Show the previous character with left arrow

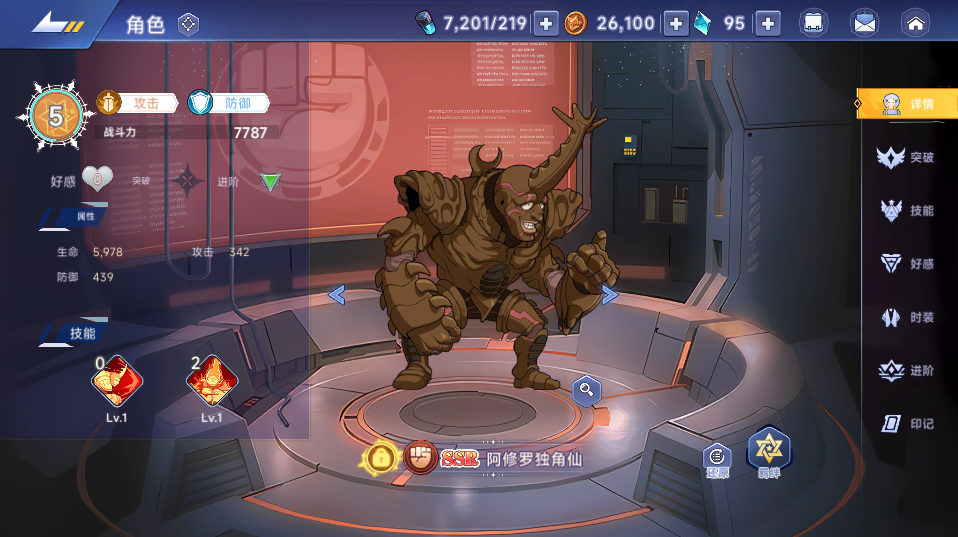pos(337,294)
